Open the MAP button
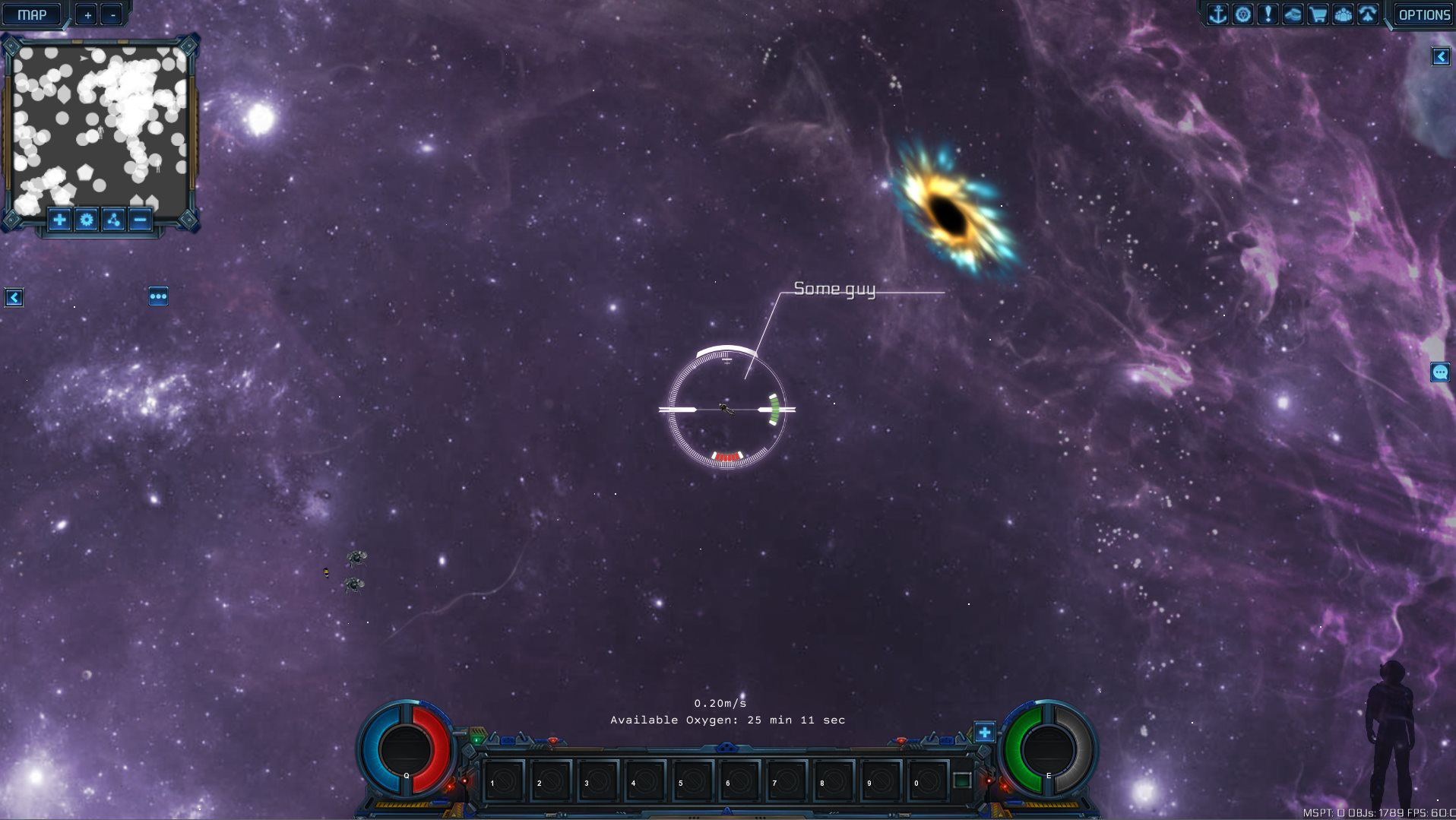 point(32,14)
